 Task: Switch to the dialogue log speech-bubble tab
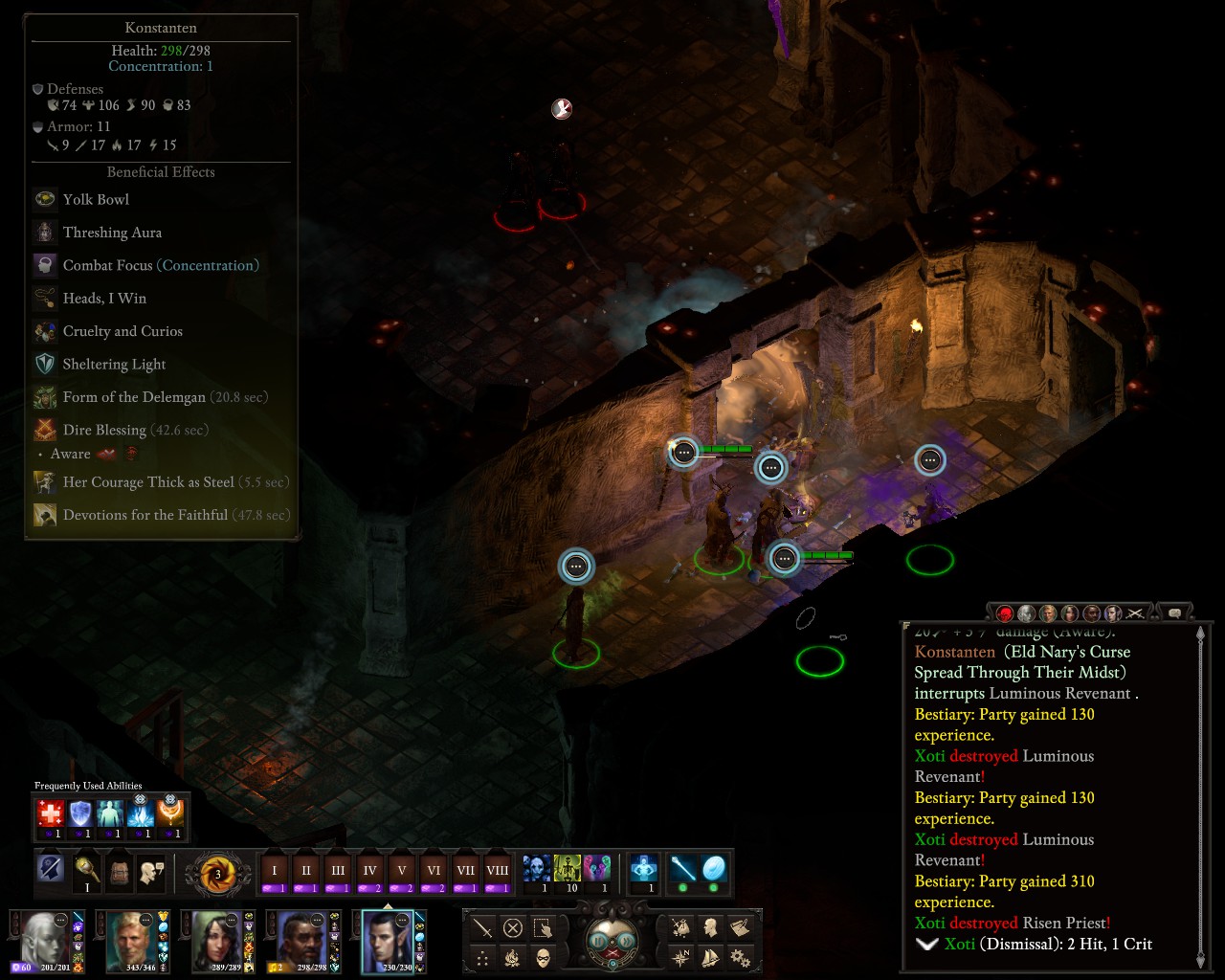tap(1174, 612)
